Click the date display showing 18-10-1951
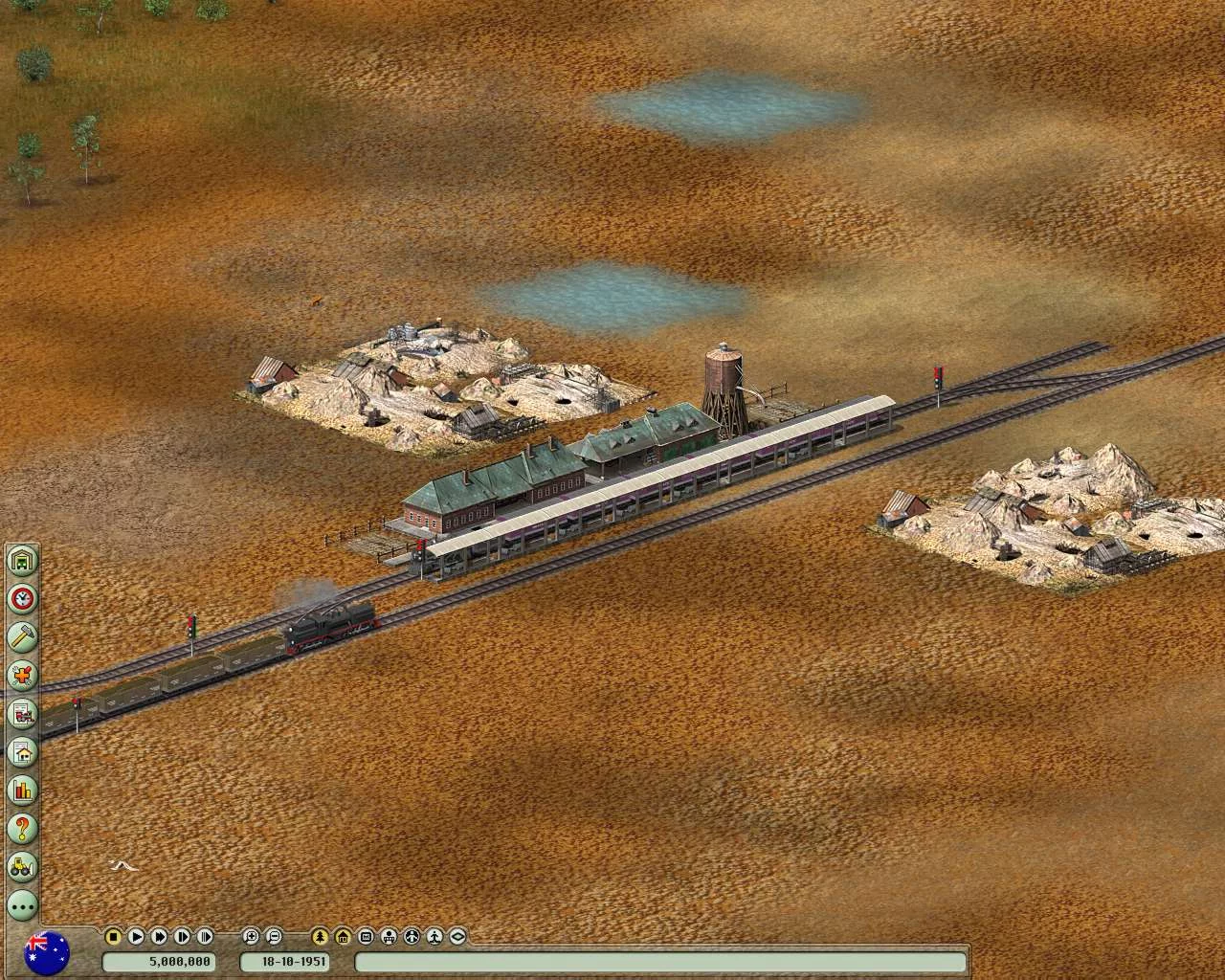Viewport: 1225px width, 980px height. coord(290,964)
